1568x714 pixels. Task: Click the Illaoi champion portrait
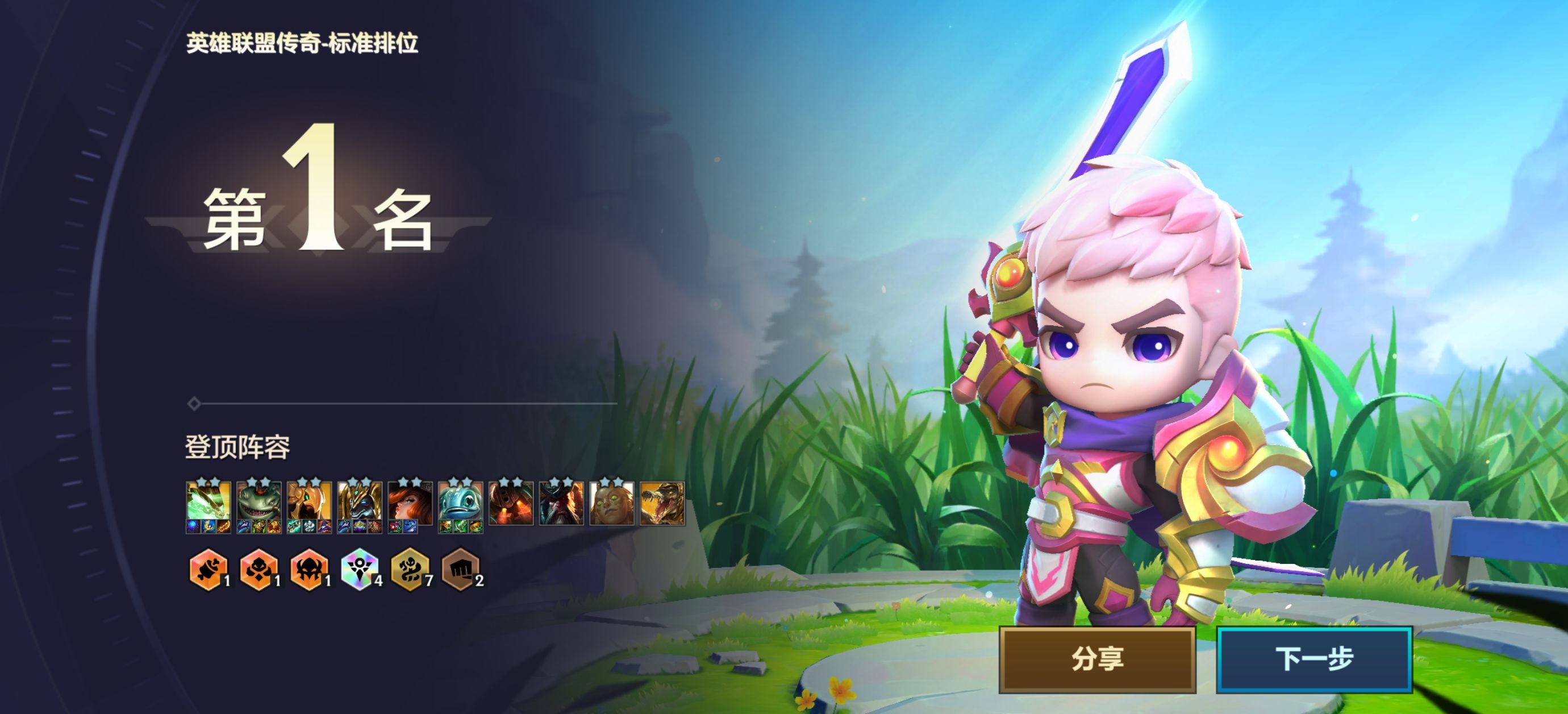[x=612, y=503]
